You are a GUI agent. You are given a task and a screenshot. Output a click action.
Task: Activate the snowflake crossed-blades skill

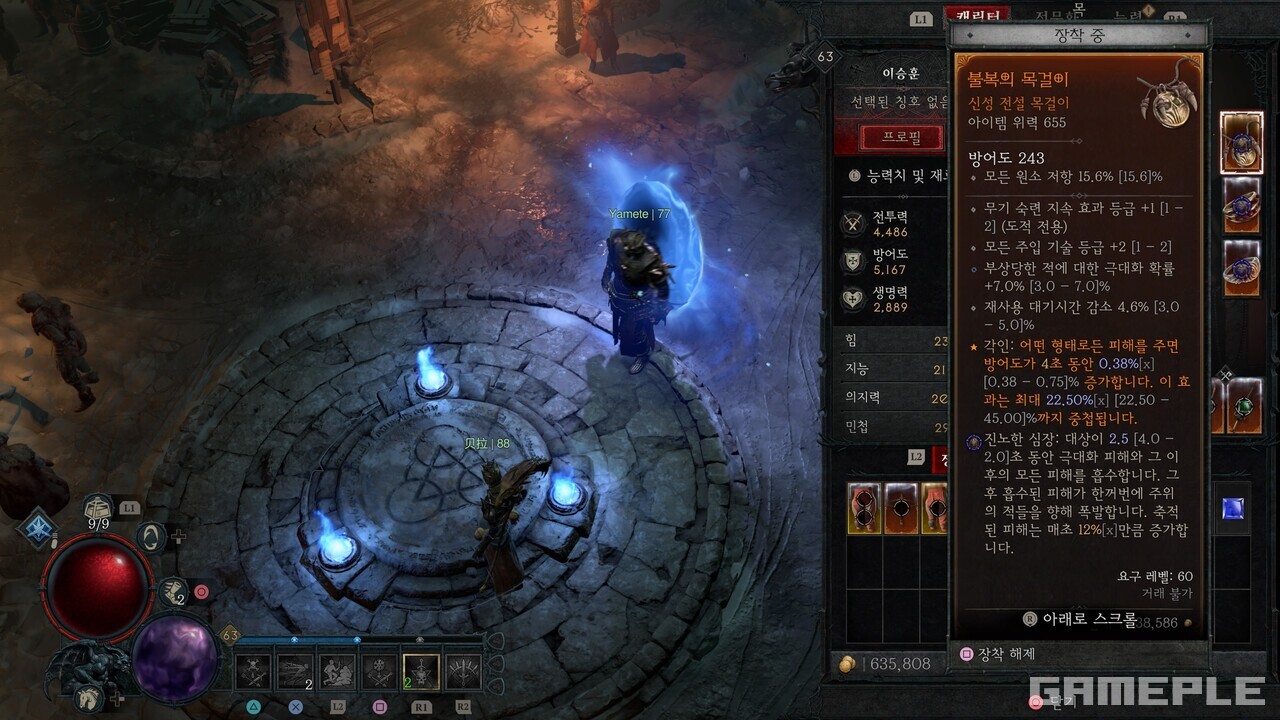click(379, 672)
